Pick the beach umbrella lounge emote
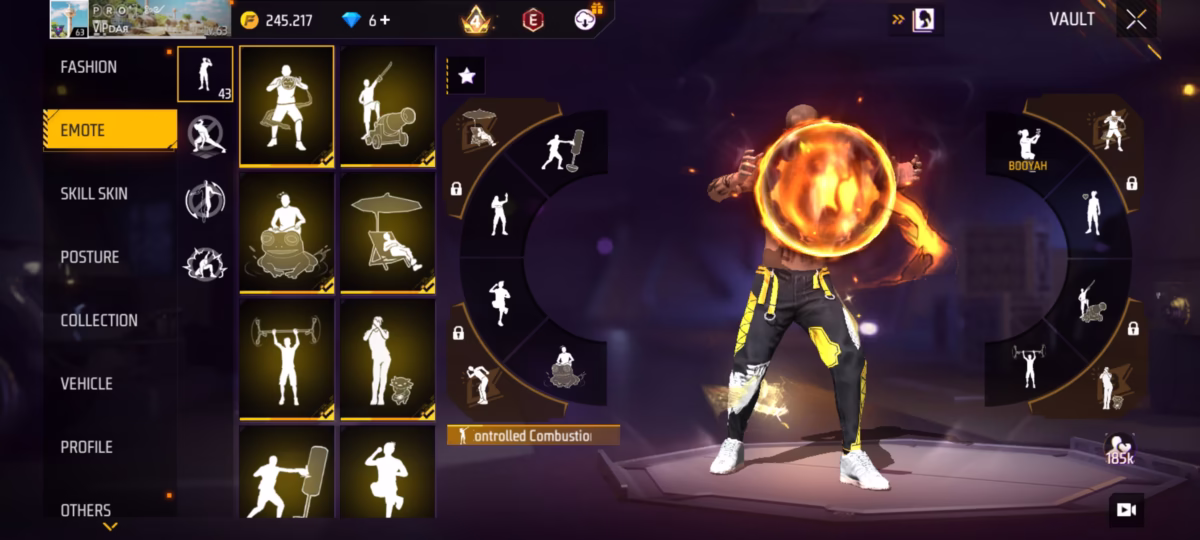This screenshot has width=1200, height=540. click(388, 233)
